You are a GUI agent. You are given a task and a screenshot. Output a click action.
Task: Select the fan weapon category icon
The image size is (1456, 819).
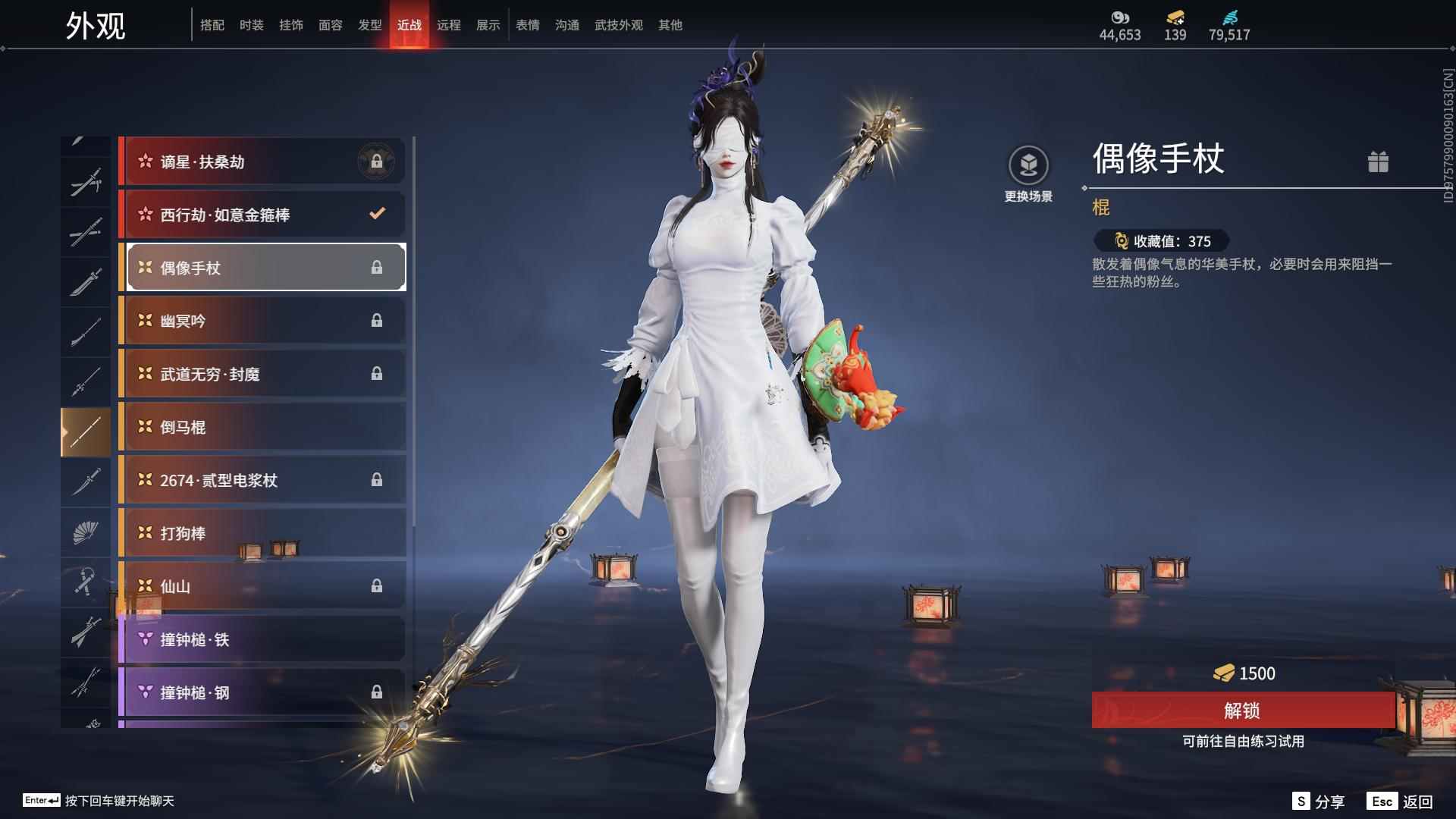point(86,532)
